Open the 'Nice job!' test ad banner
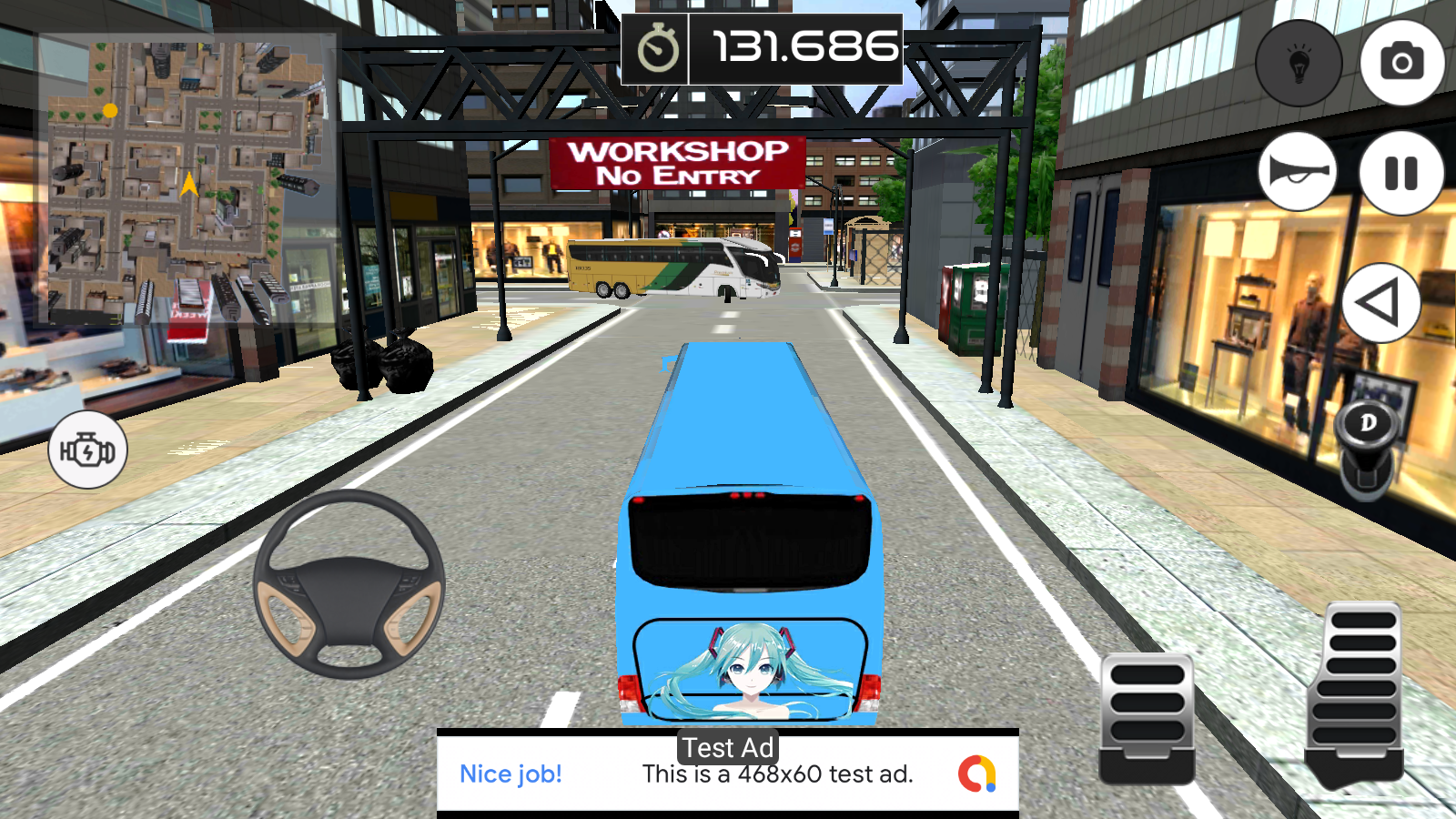 [727, 773]
